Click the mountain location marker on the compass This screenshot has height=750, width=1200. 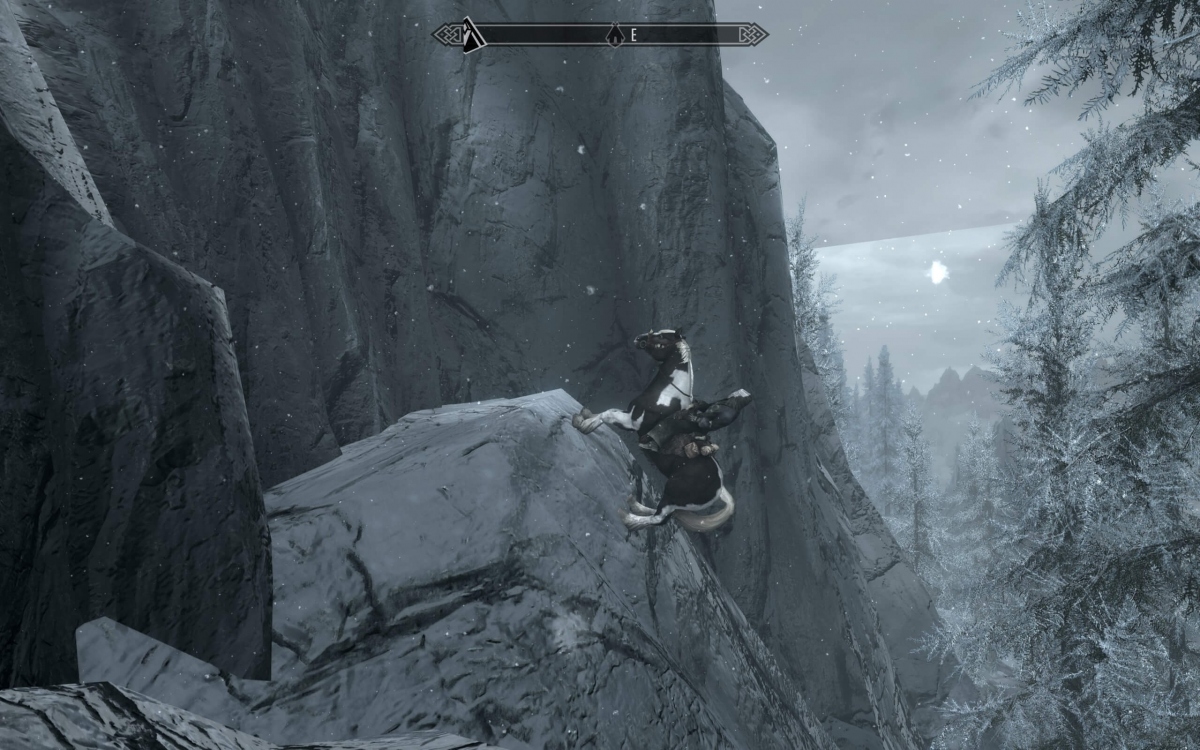(472, 35)
